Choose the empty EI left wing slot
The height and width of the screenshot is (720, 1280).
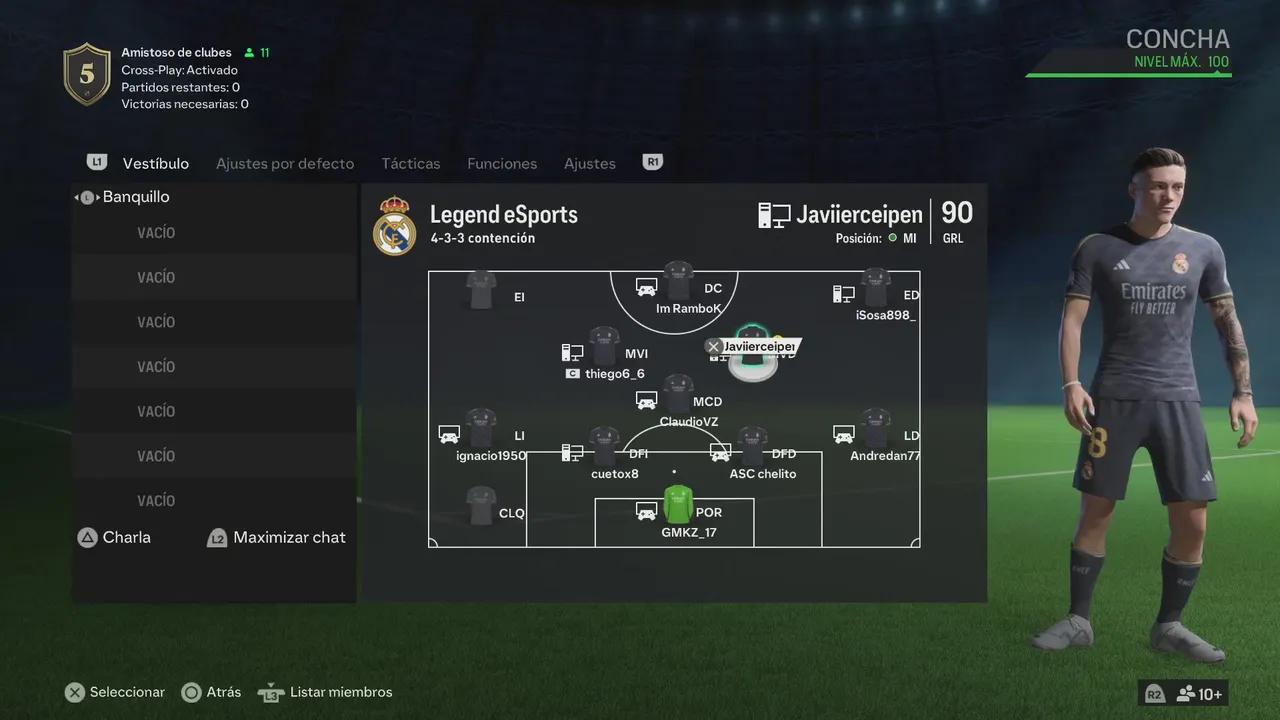tap(482, 291)
